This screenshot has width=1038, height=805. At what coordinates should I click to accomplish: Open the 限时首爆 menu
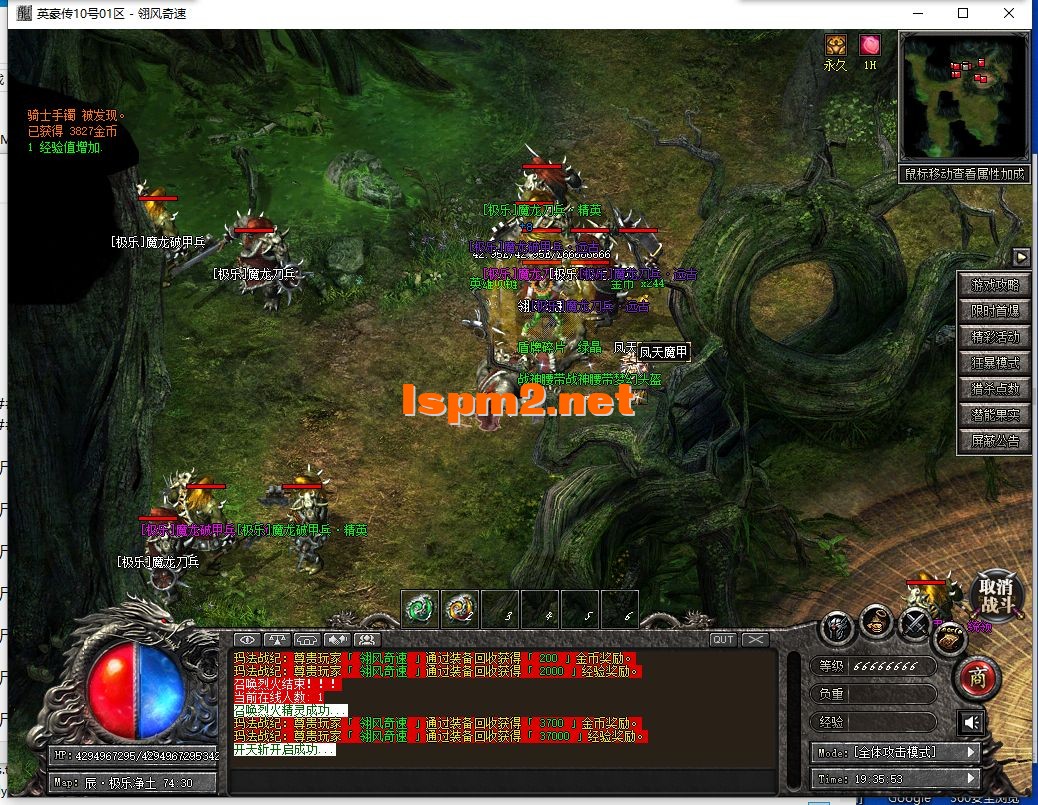coord(994,311)
